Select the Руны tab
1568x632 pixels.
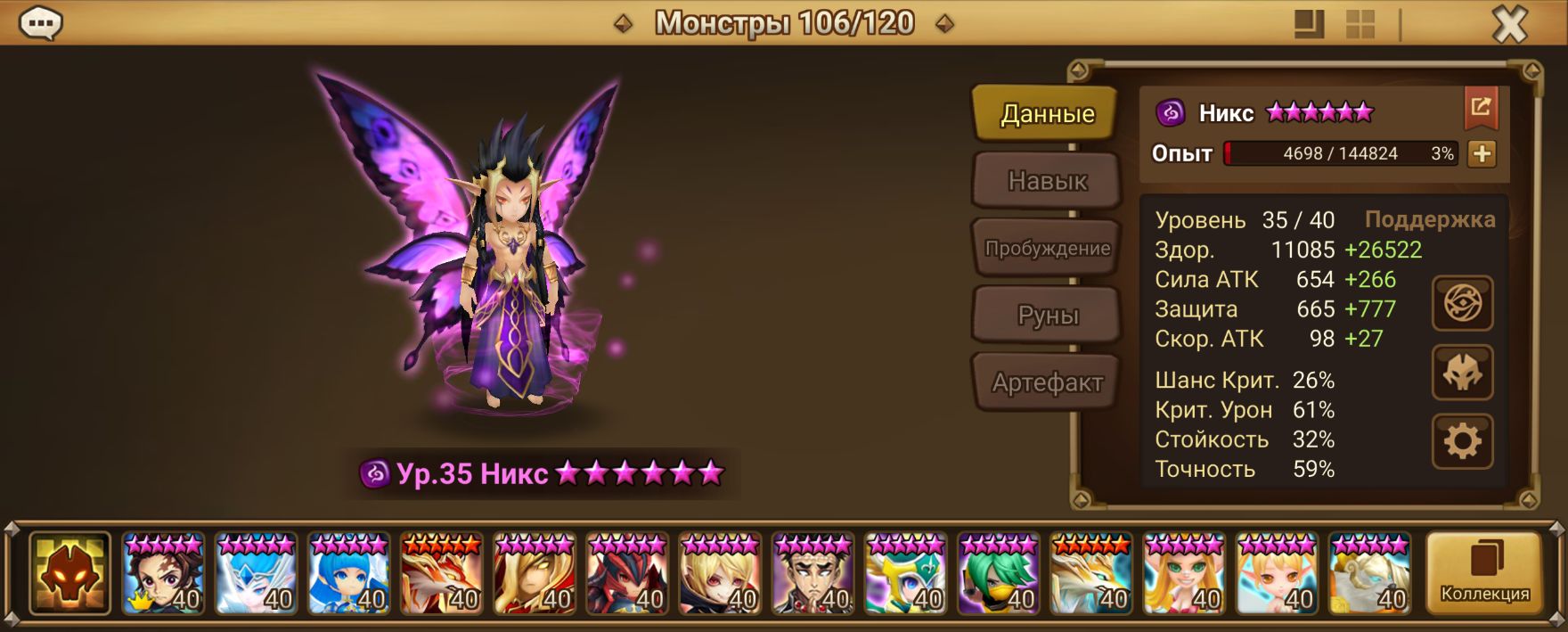click(x=1046, y=316)
